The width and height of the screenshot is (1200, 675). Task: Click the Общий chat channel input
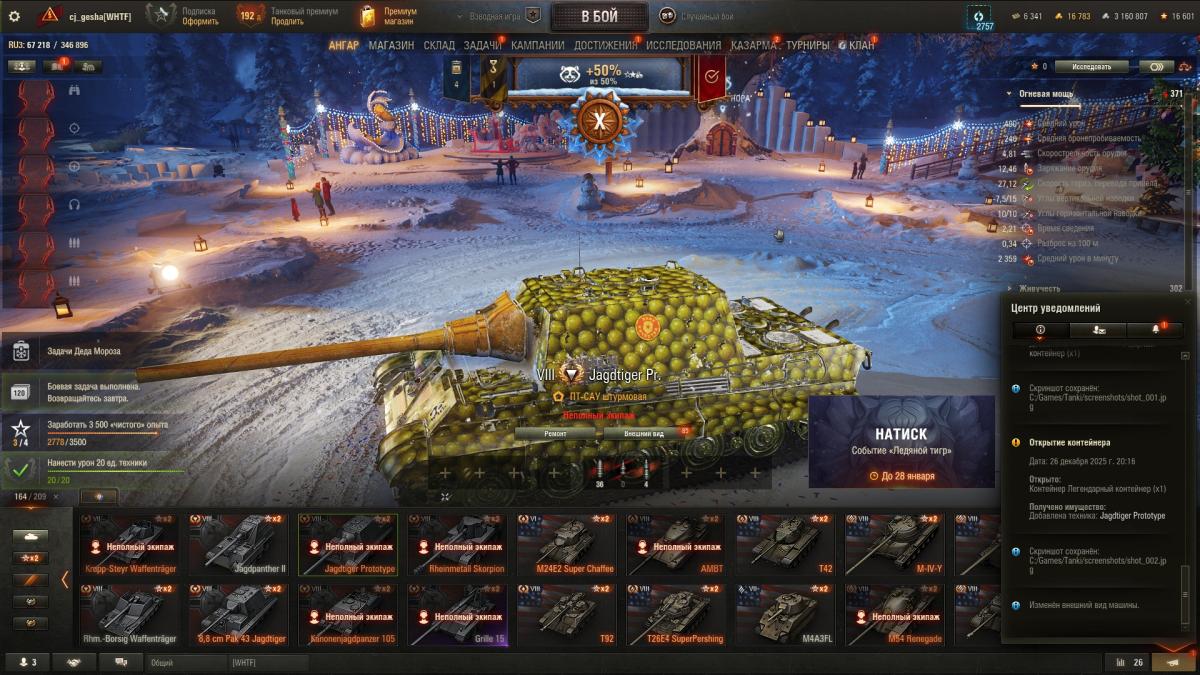(185, 662)
